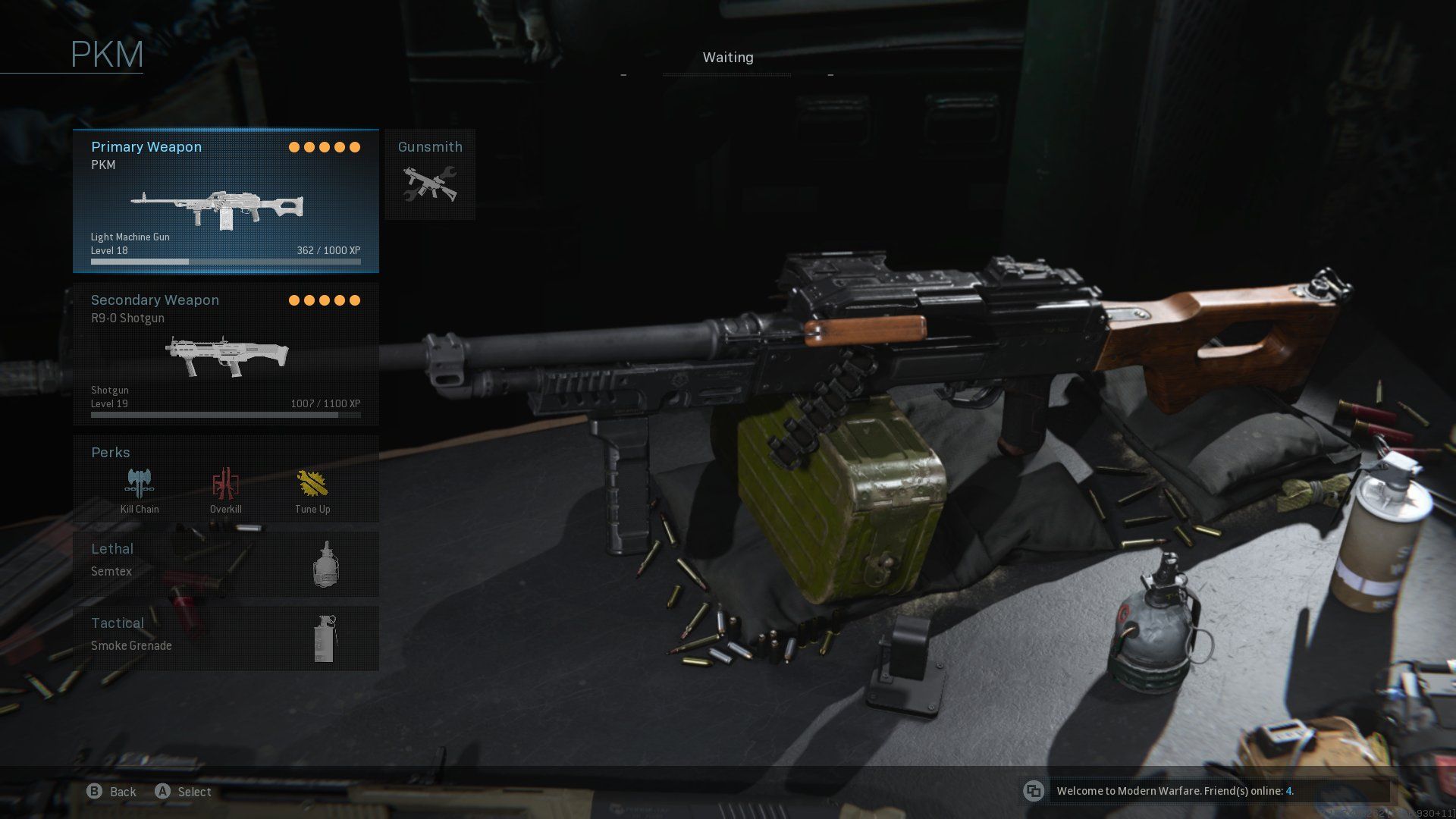The width and height of the screenshot is (1456, 819).
Task: Click the PKM experience progress bar
Action: (225, 261)
